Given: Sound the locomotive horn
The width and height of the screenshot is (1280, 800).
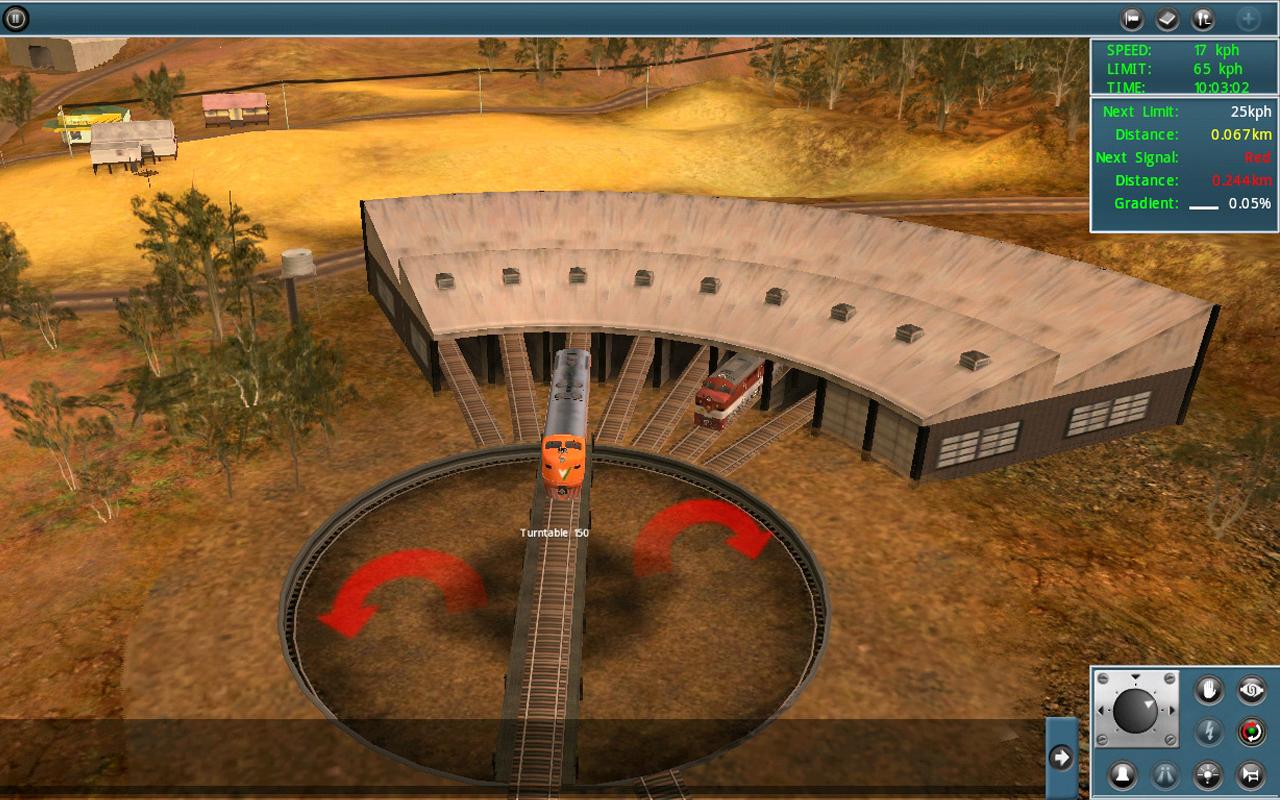Looking at the screenshot, I should click(1249, 775).
